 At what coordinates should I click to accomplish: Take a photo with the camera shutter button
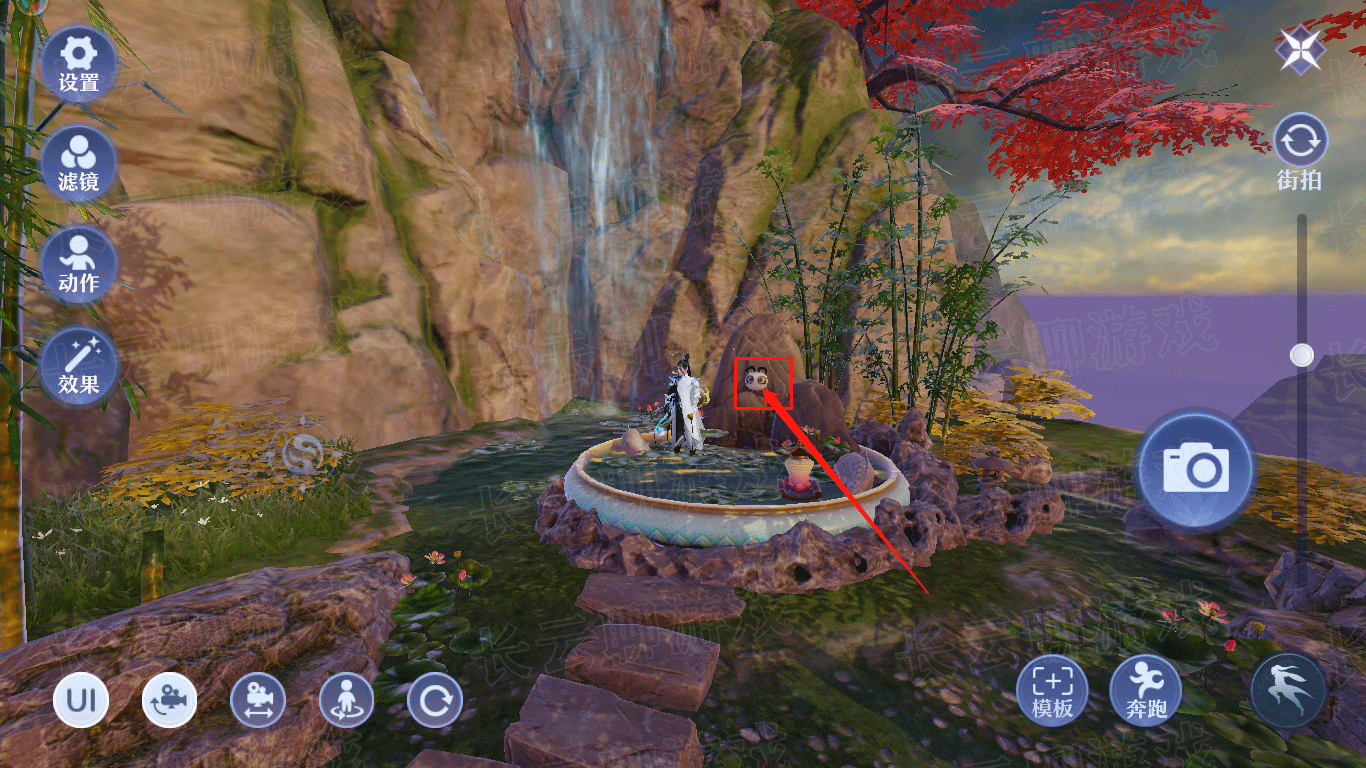coord(1194,468)
